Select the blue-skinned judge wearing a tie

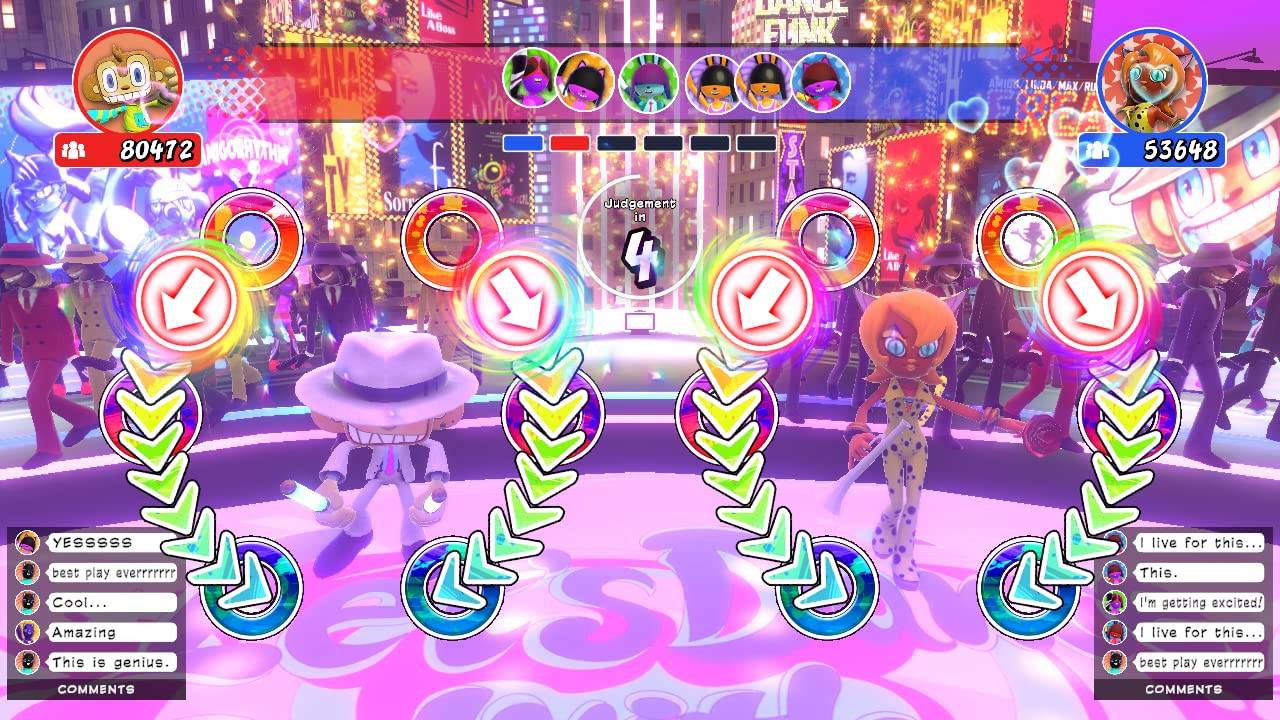tap(648, 84)
